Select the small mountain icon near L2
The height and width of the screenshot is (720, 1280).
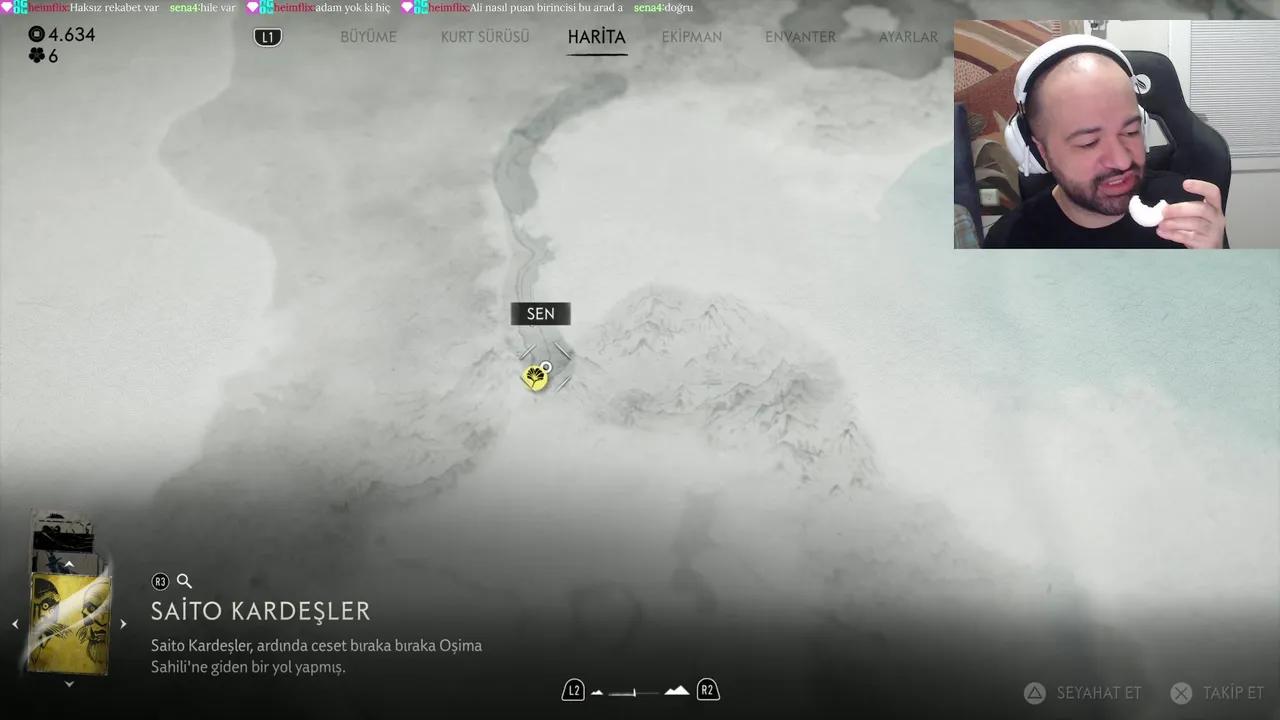pos(597,690)
